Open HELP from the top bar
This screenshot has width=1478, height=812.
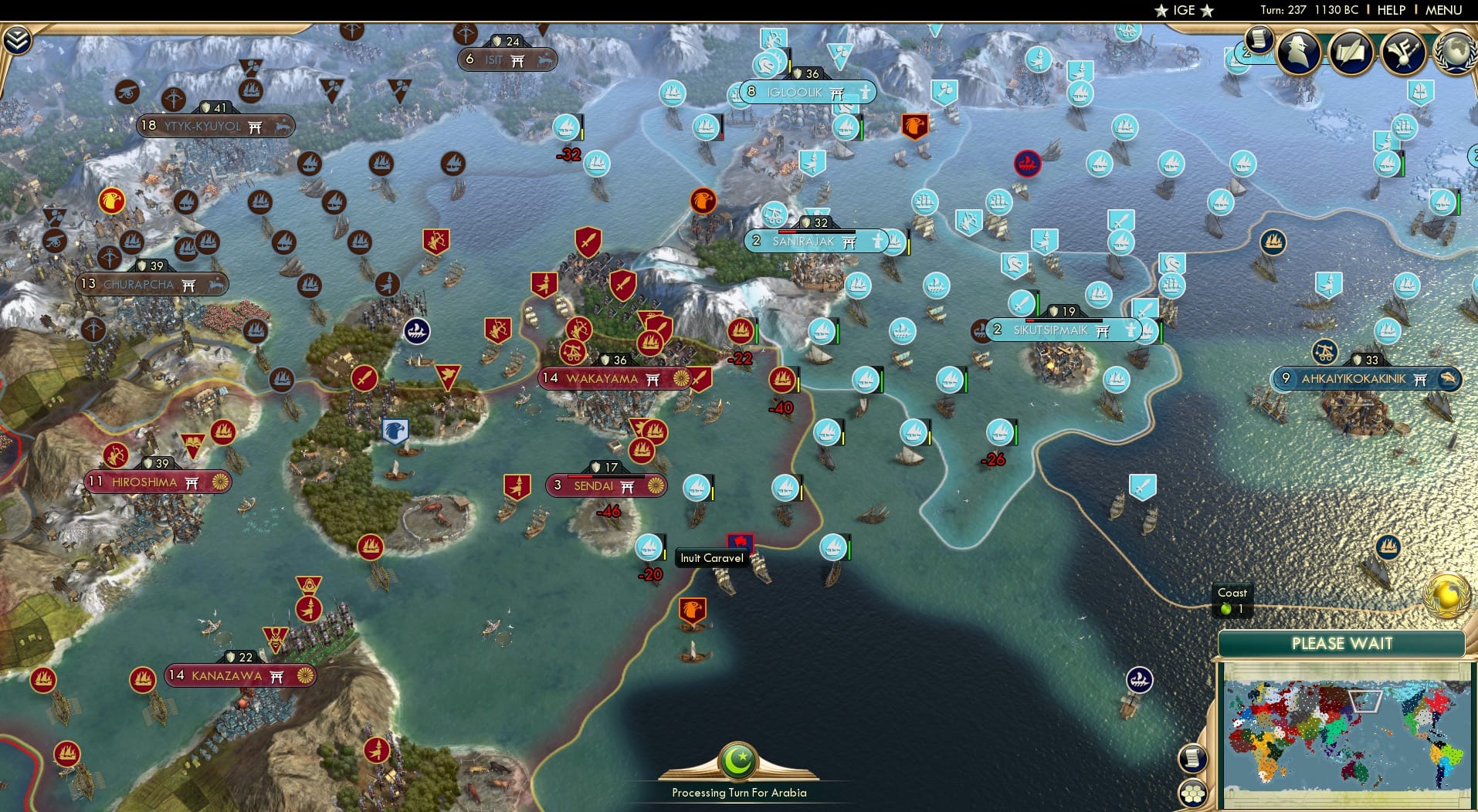(x=1388, y=10)
